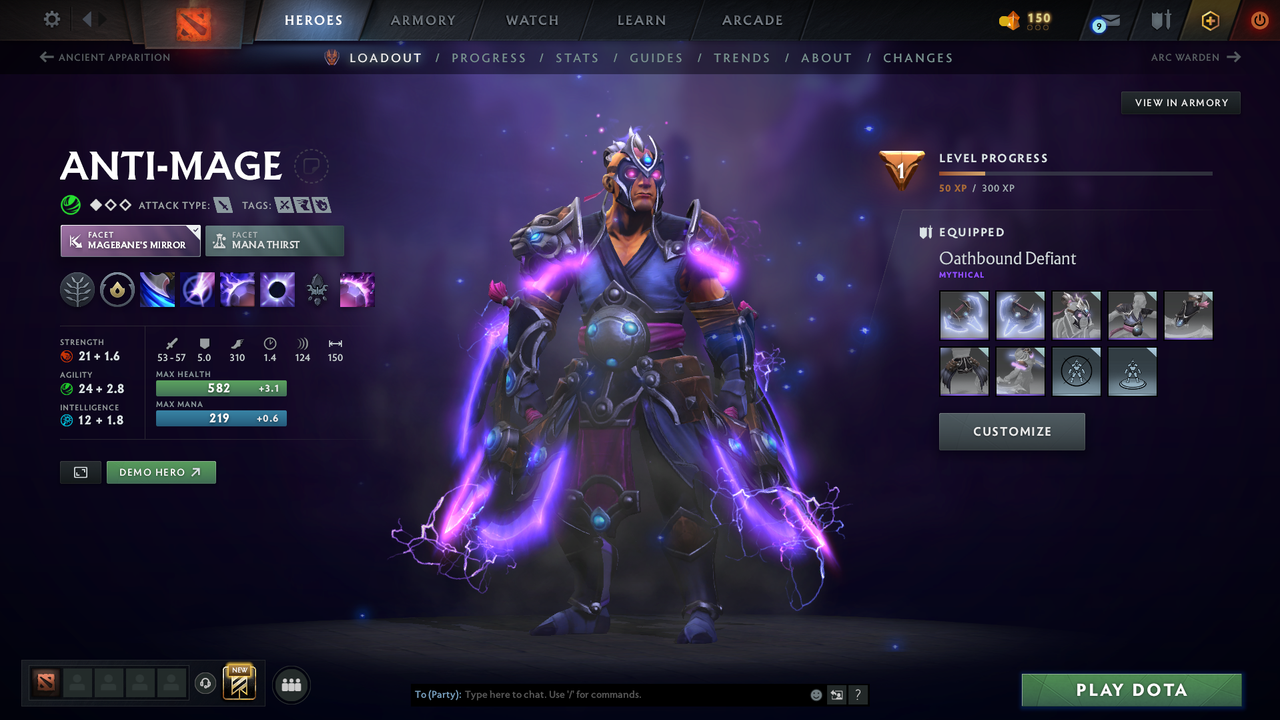1280x720 pixels.
Task: Click the DEMO HERO button
Action: (x=160, y=471)
